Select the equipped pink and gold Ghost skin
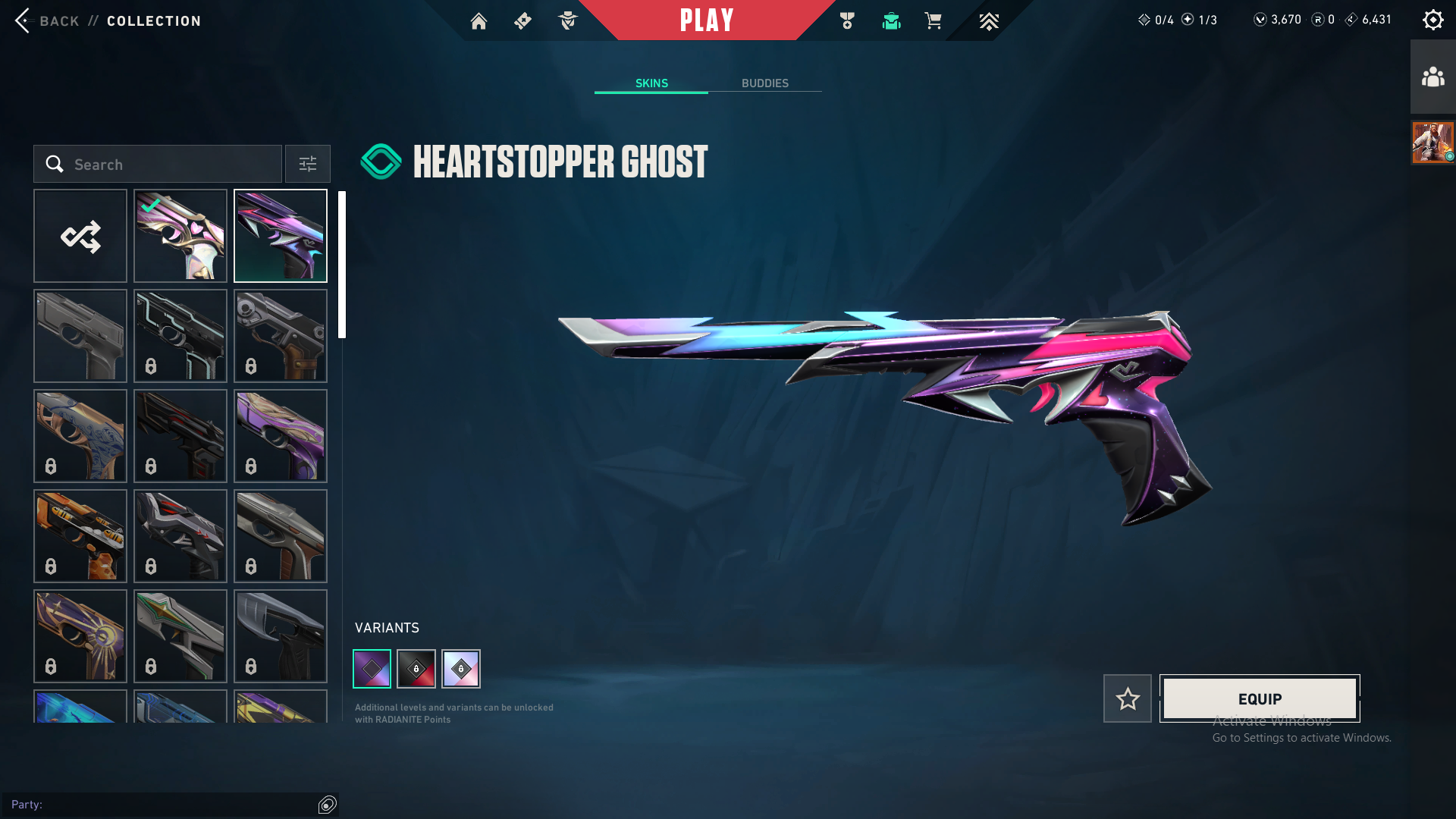 [x=180, y=236]
